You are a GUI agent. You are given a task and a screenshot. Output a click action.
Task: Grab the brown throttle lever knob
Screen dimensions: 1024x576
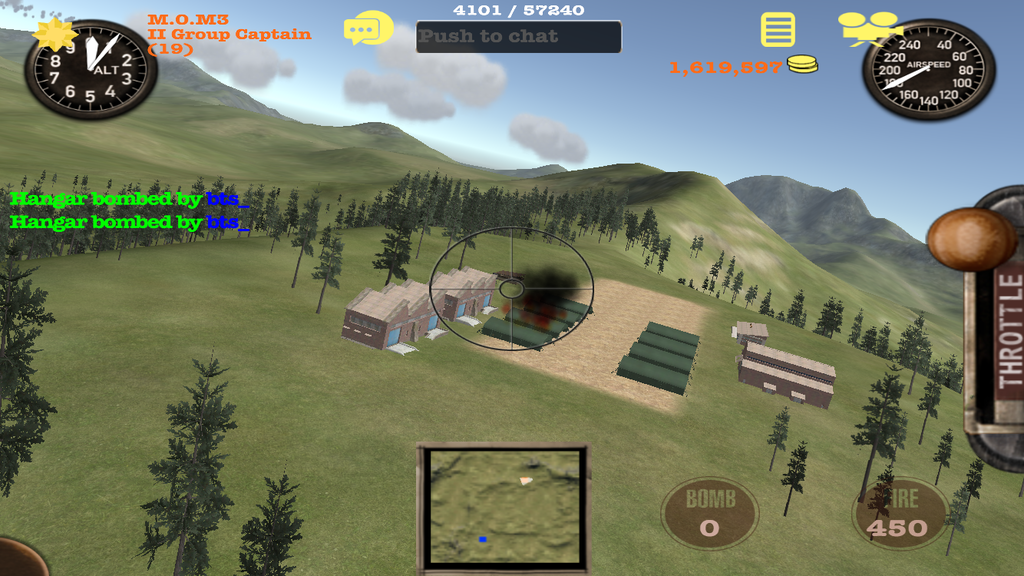point(970,239)
